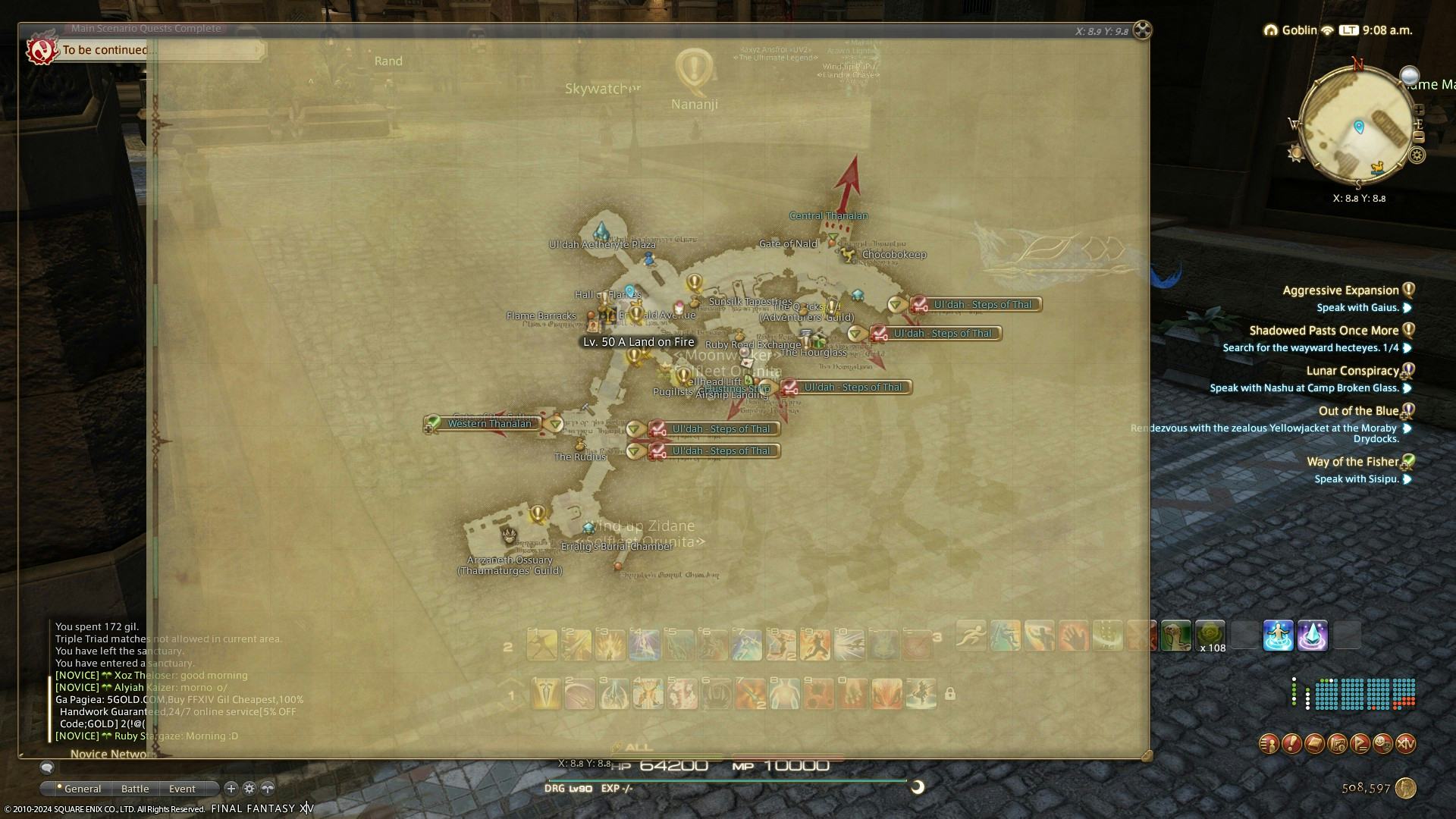Switch to the Event chat tab

pyautogui.click(x=182, y=789)
